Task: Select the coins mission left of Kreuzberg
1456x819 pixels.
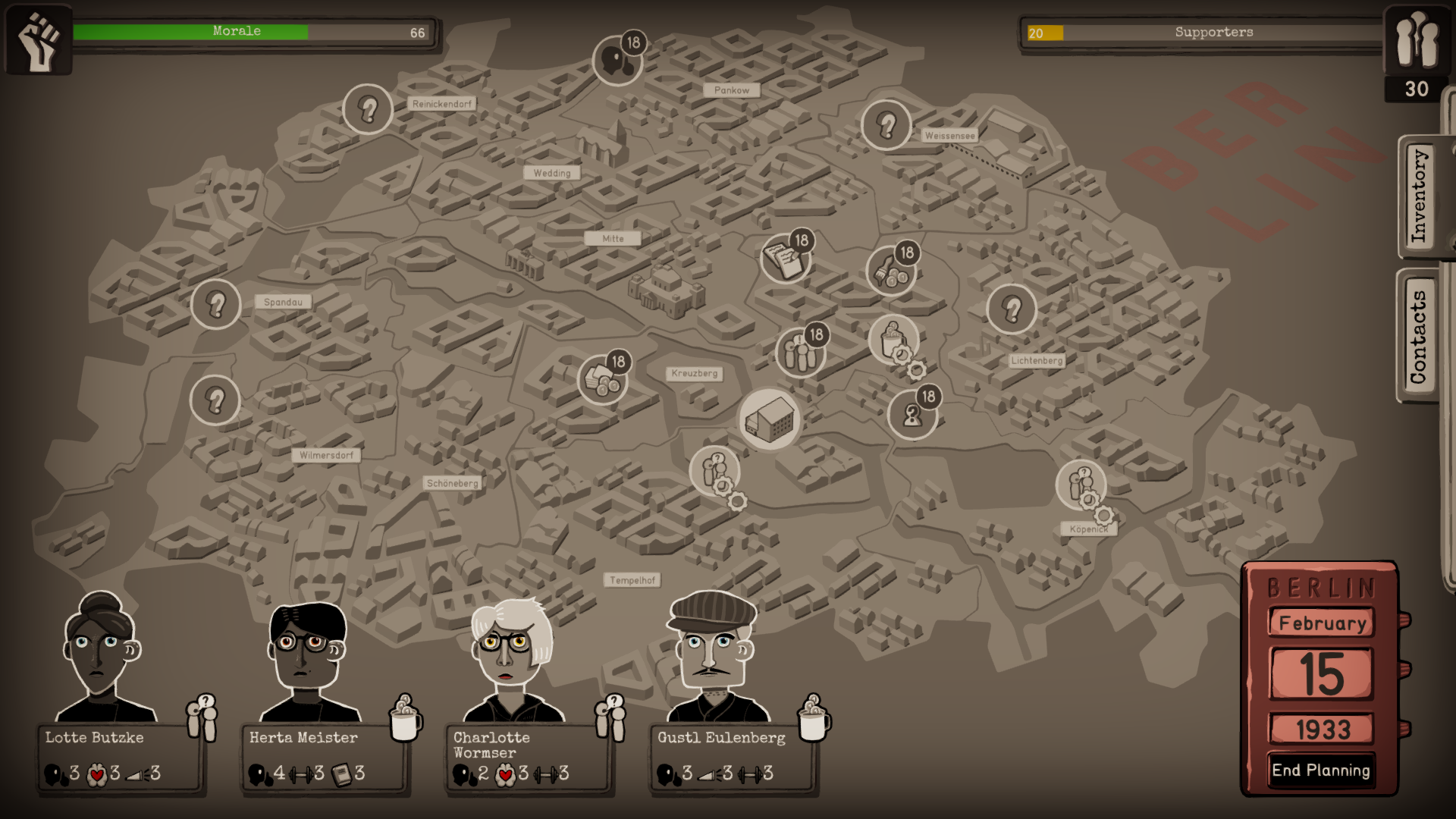Action: (x=602, y=379)
